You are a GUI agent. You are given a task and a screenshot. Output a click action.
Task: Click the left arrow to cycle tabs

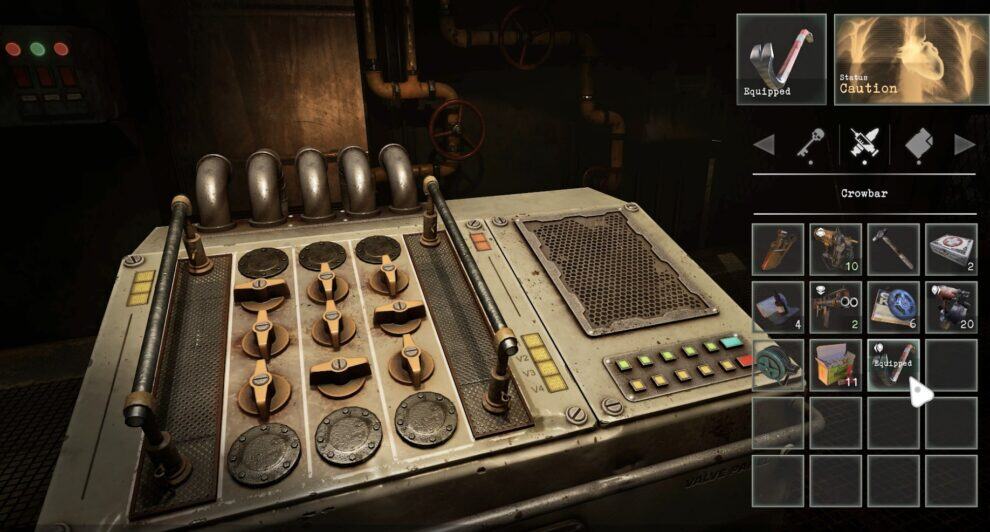(764, 146)
